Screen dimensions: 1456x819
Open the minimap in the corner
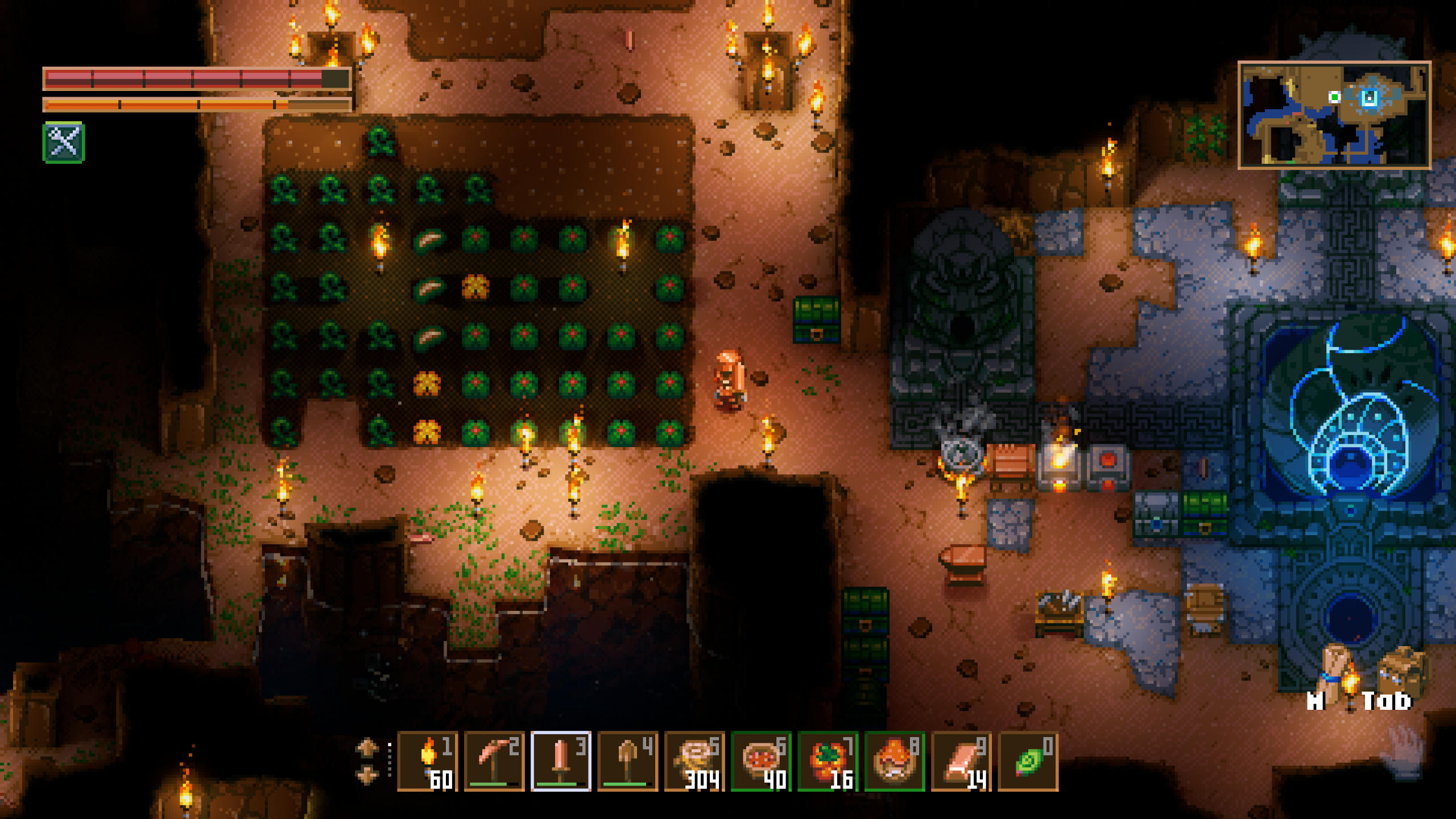[x=1334, y=115]
